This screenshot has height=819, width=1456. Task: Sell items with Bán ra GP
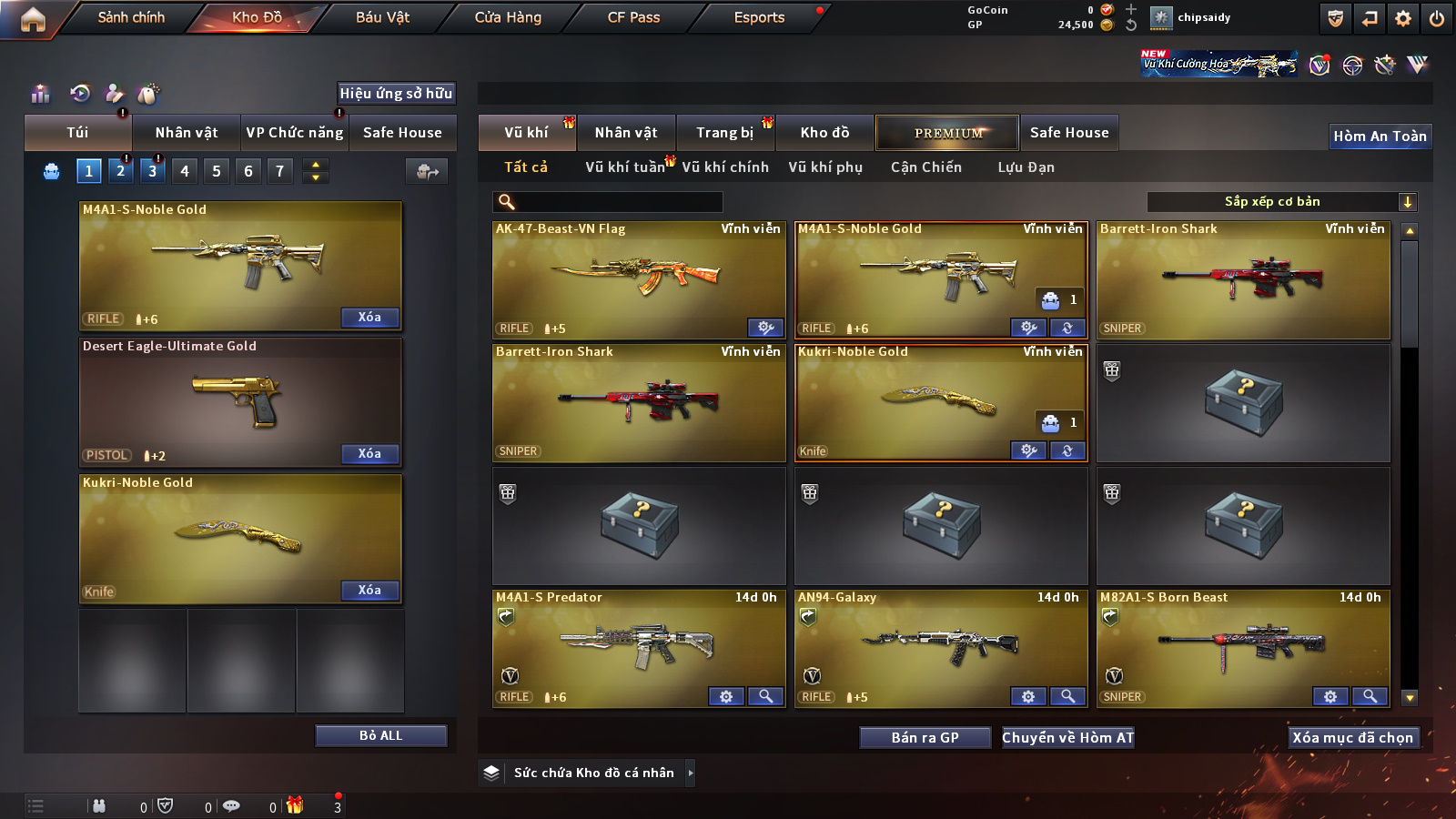(925, 738)
